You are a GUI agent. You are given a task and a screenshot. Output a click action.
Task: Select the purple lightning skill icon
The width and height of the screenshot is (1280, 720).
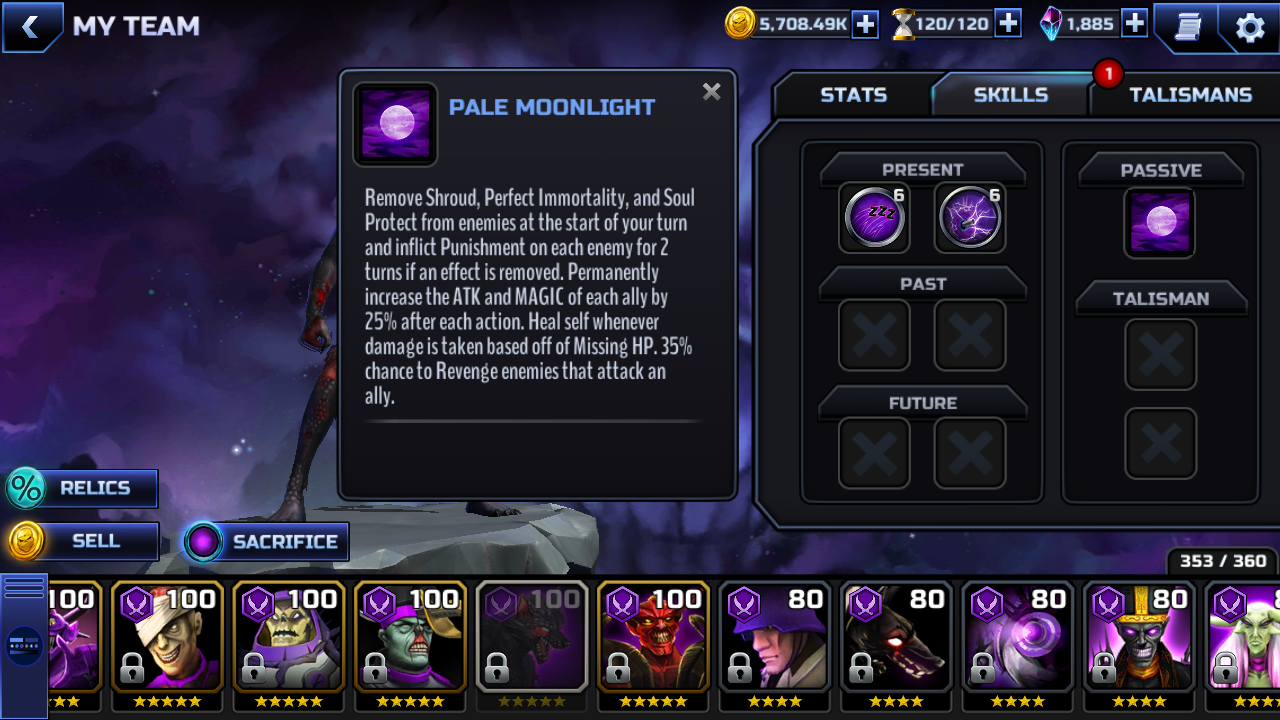970,217
